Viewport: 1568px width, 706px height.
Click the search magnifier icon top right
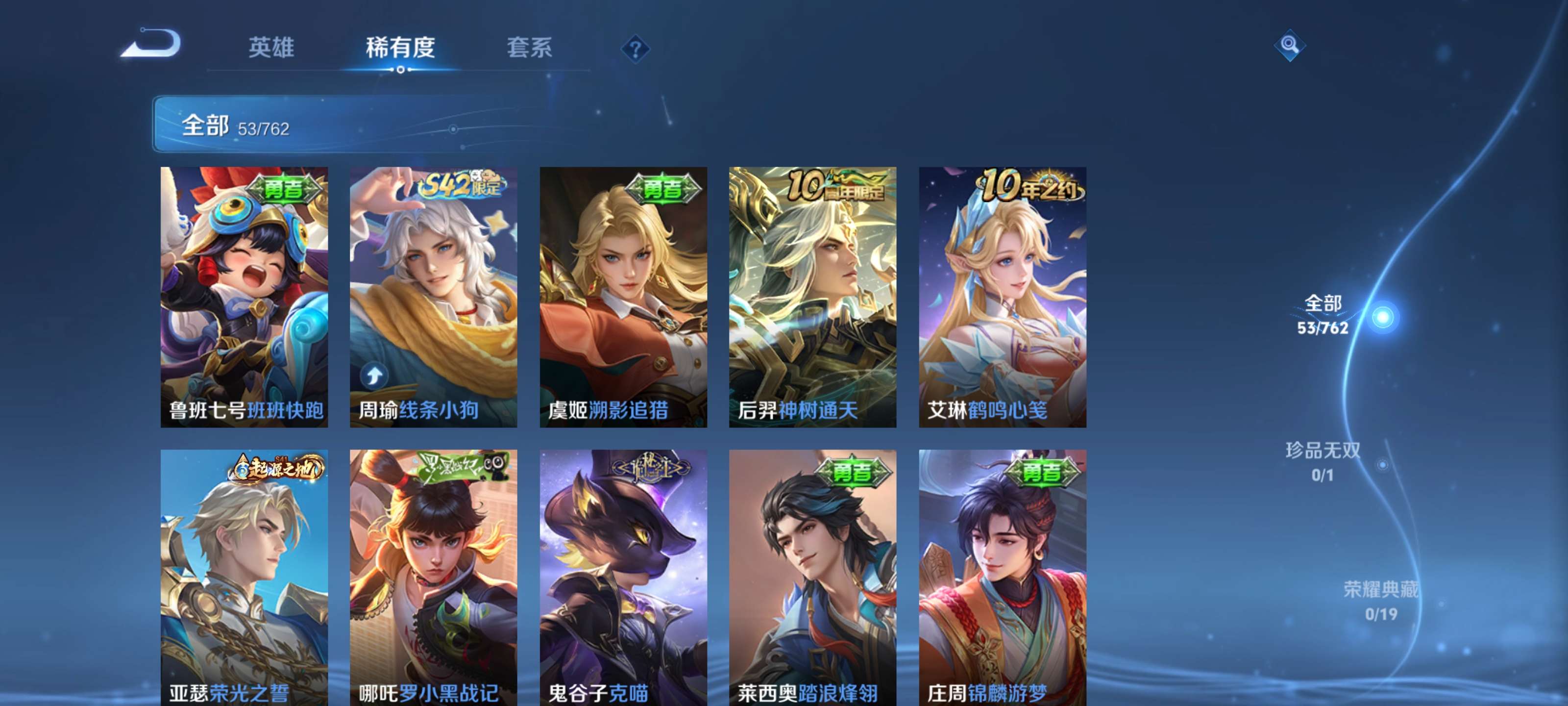[x=1291, y=46]
